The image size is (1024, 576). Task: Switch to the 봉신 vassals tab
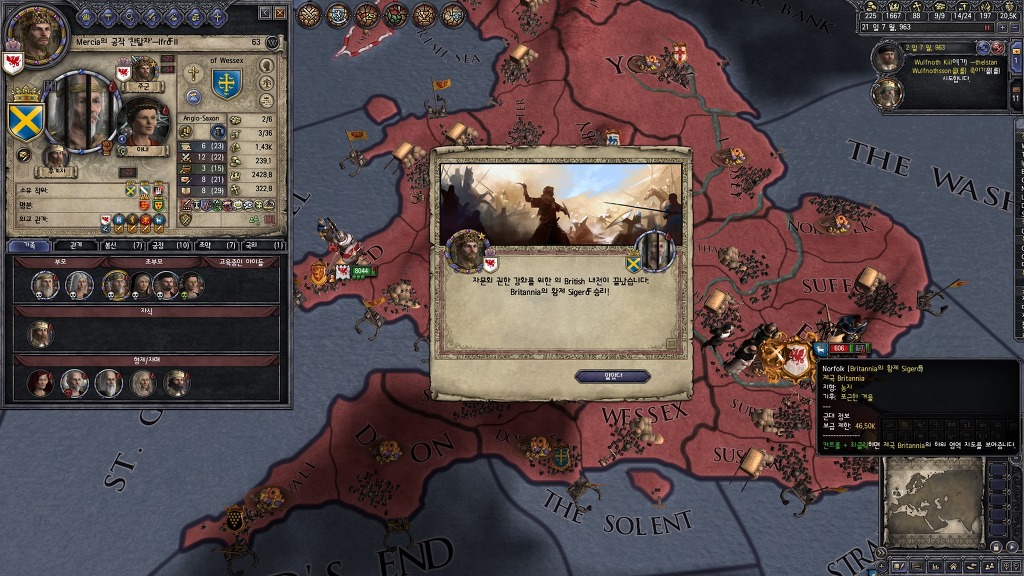coord(118,245)
